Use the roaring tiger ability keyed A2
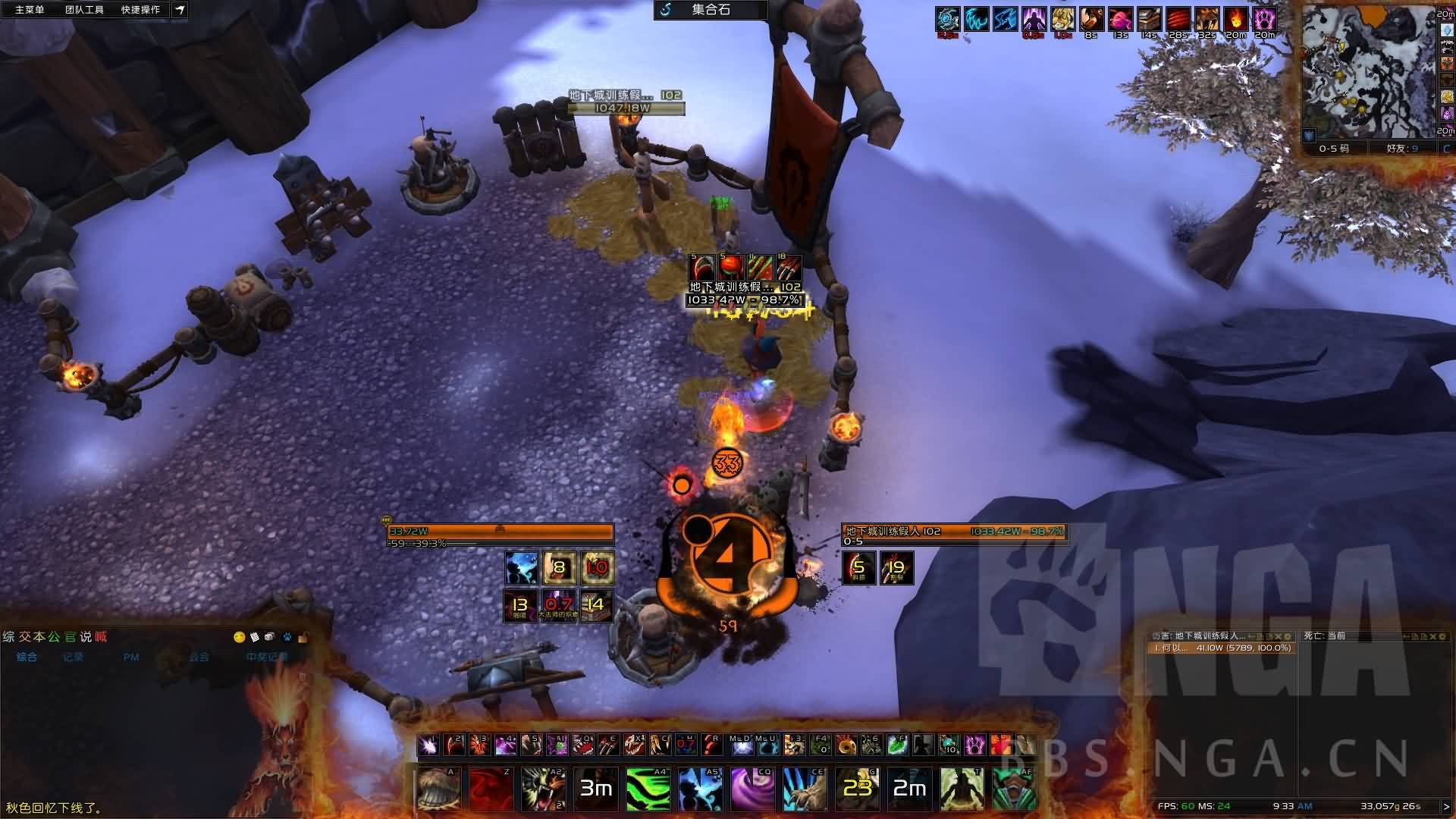Screen dimensions: 1456x819 [544, 788]
